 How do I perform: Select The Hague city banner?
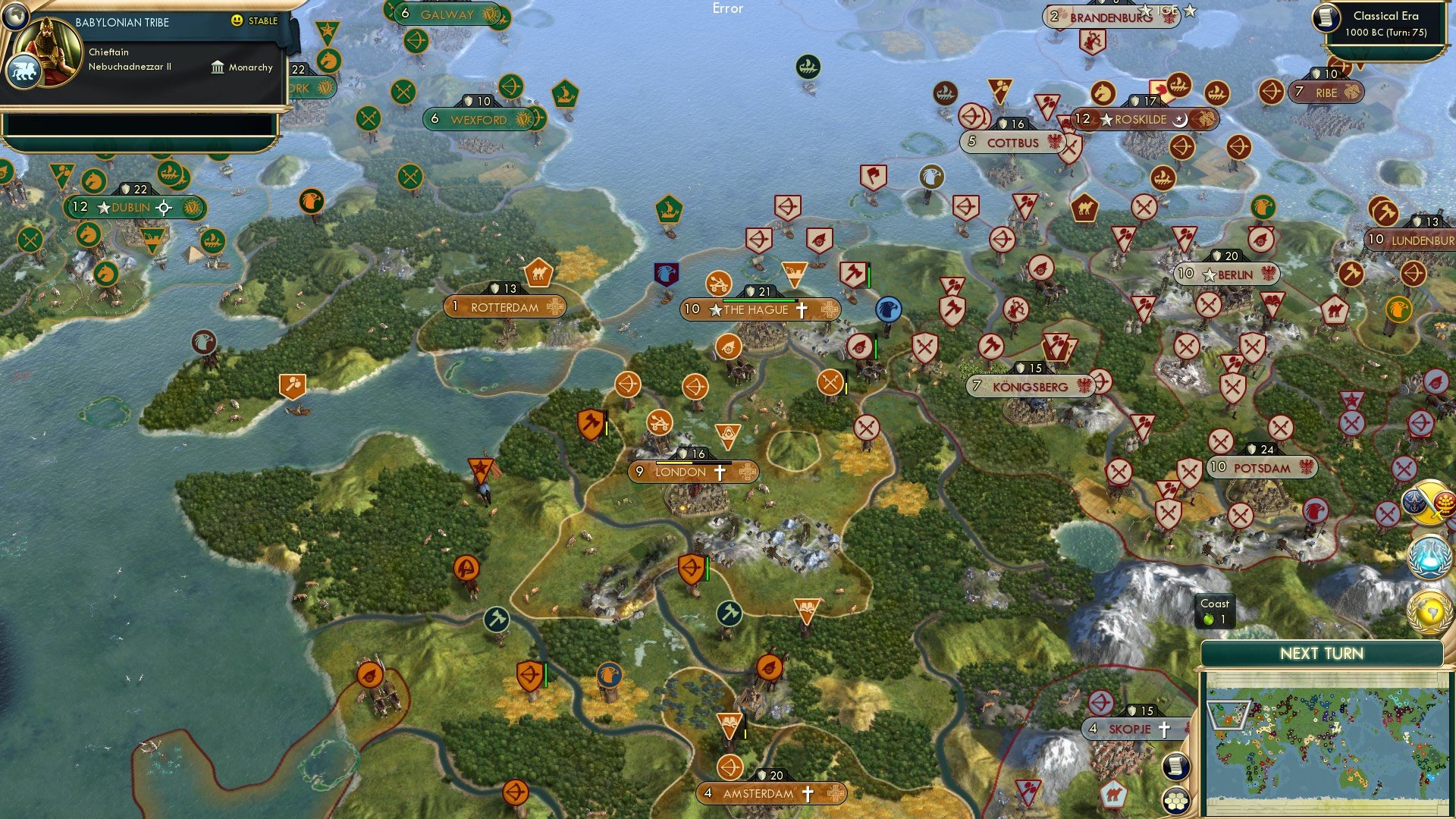click(758, 309)
